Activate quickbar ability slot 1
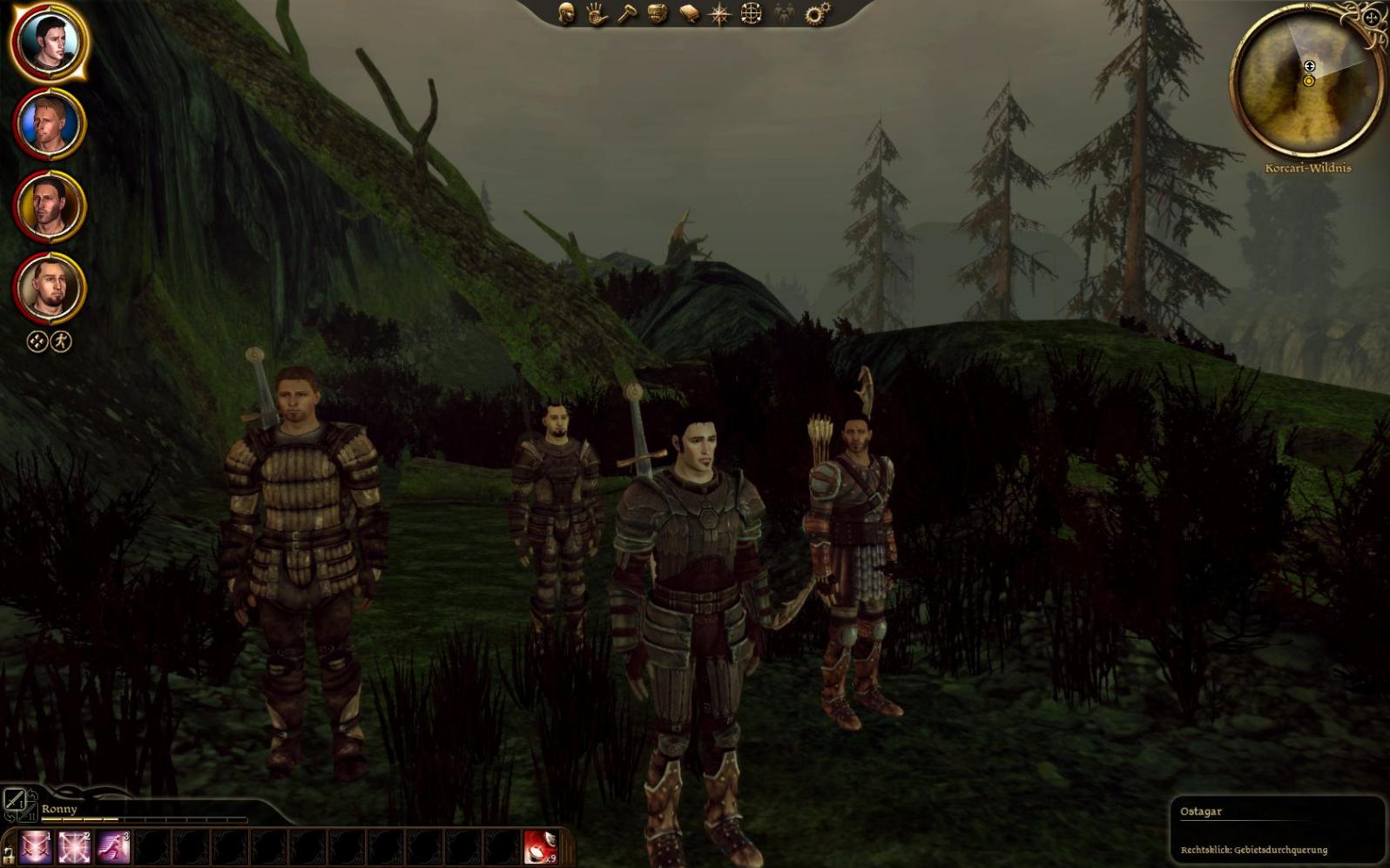Viewport: 1390px width, 868px height. pos(36,847)
